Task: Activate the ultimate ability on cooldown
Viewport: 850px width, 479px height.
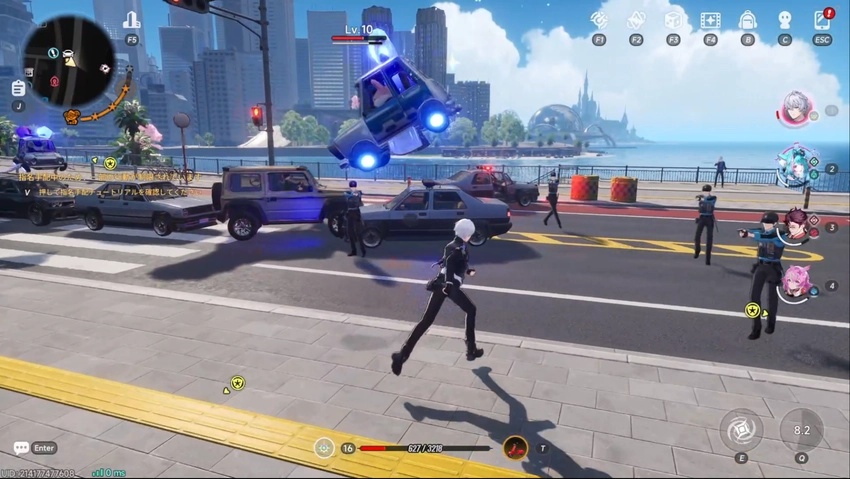Action: pyautogui.click(x=801, y=430)
